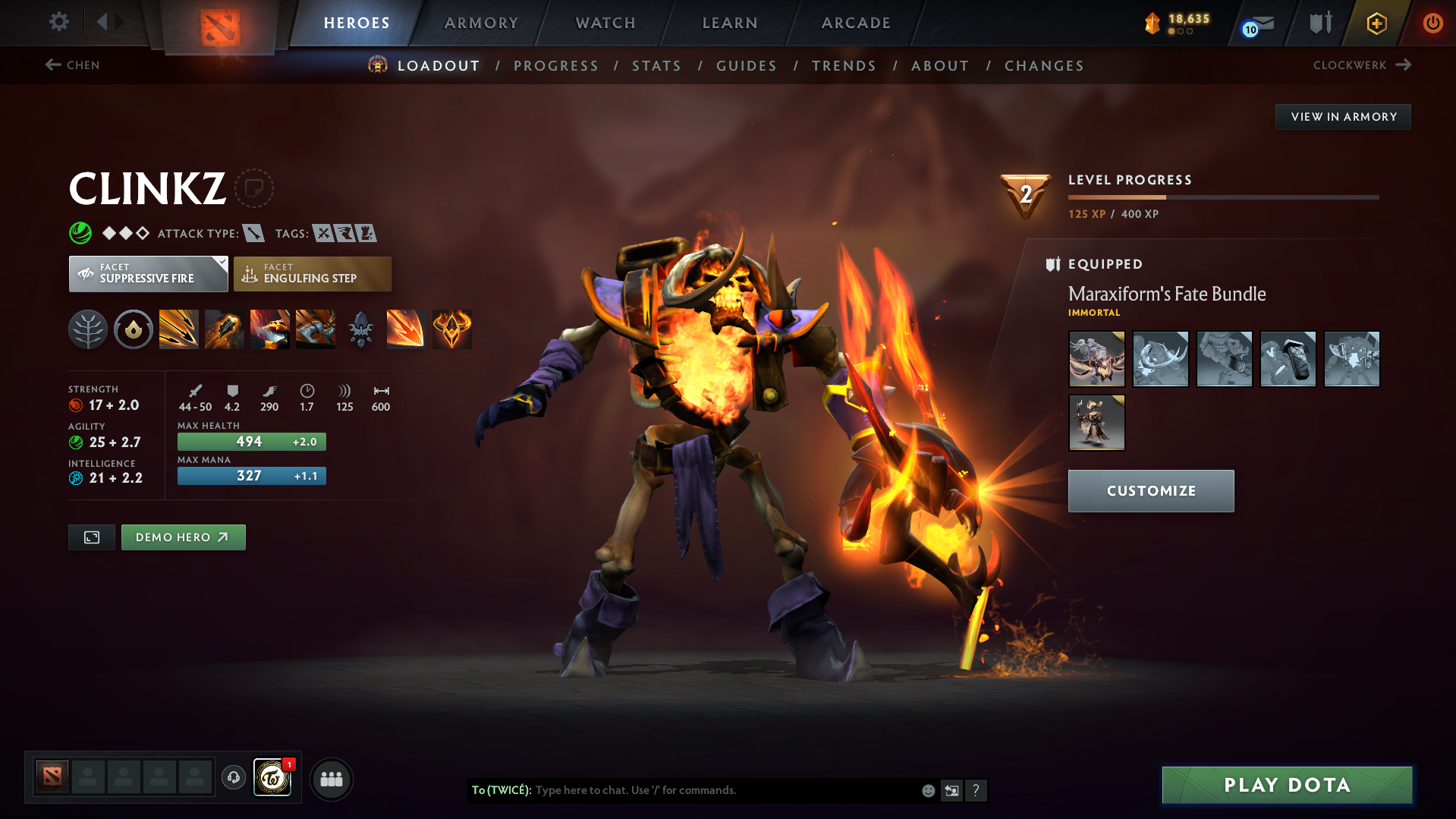The width and height of the screenshot is (1456, 819).
Task: Select the Death Pact ability icon
Action: click(316, 329)
